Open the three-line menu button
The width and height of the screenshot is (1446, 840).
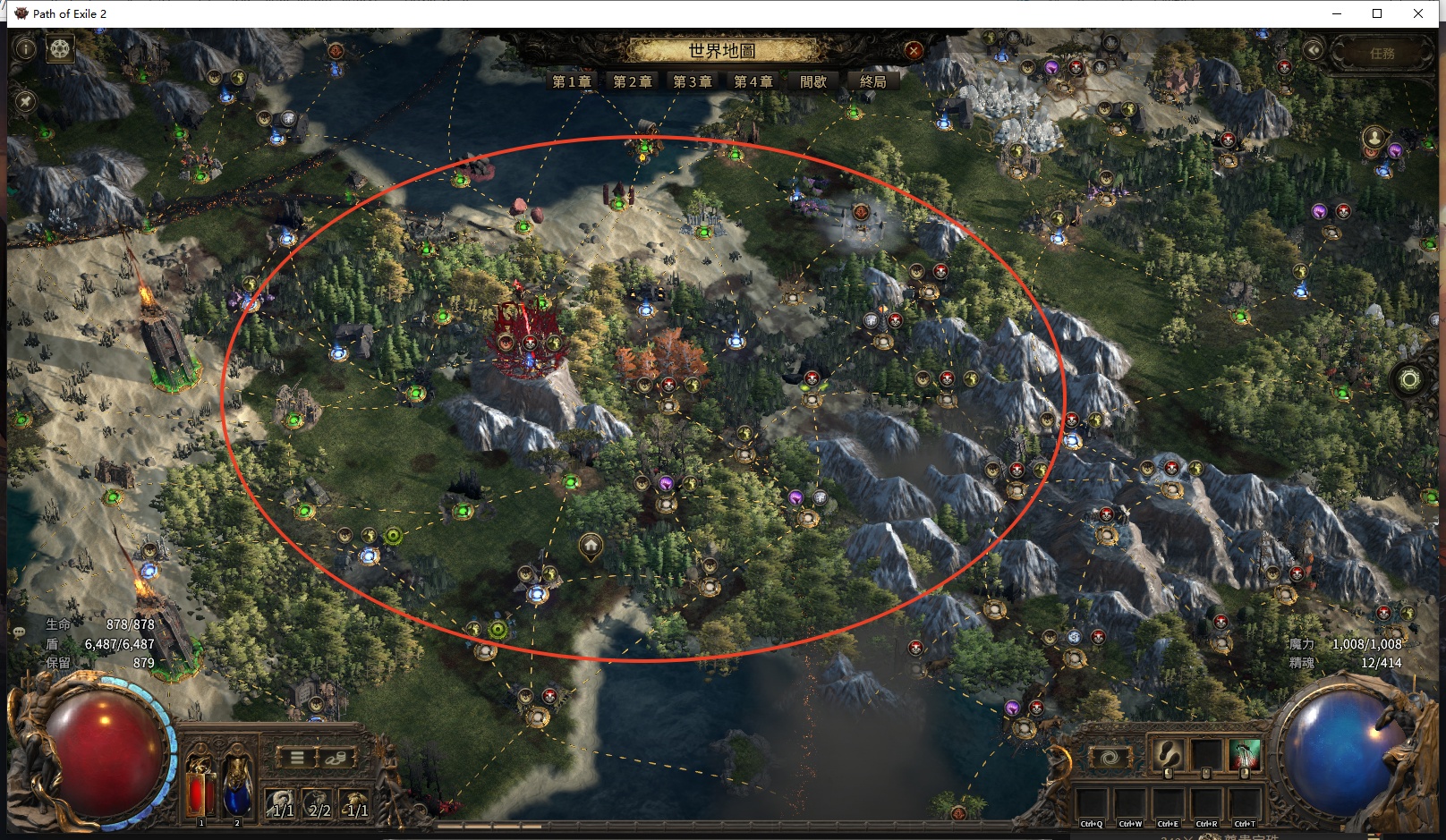pos(297,758)
